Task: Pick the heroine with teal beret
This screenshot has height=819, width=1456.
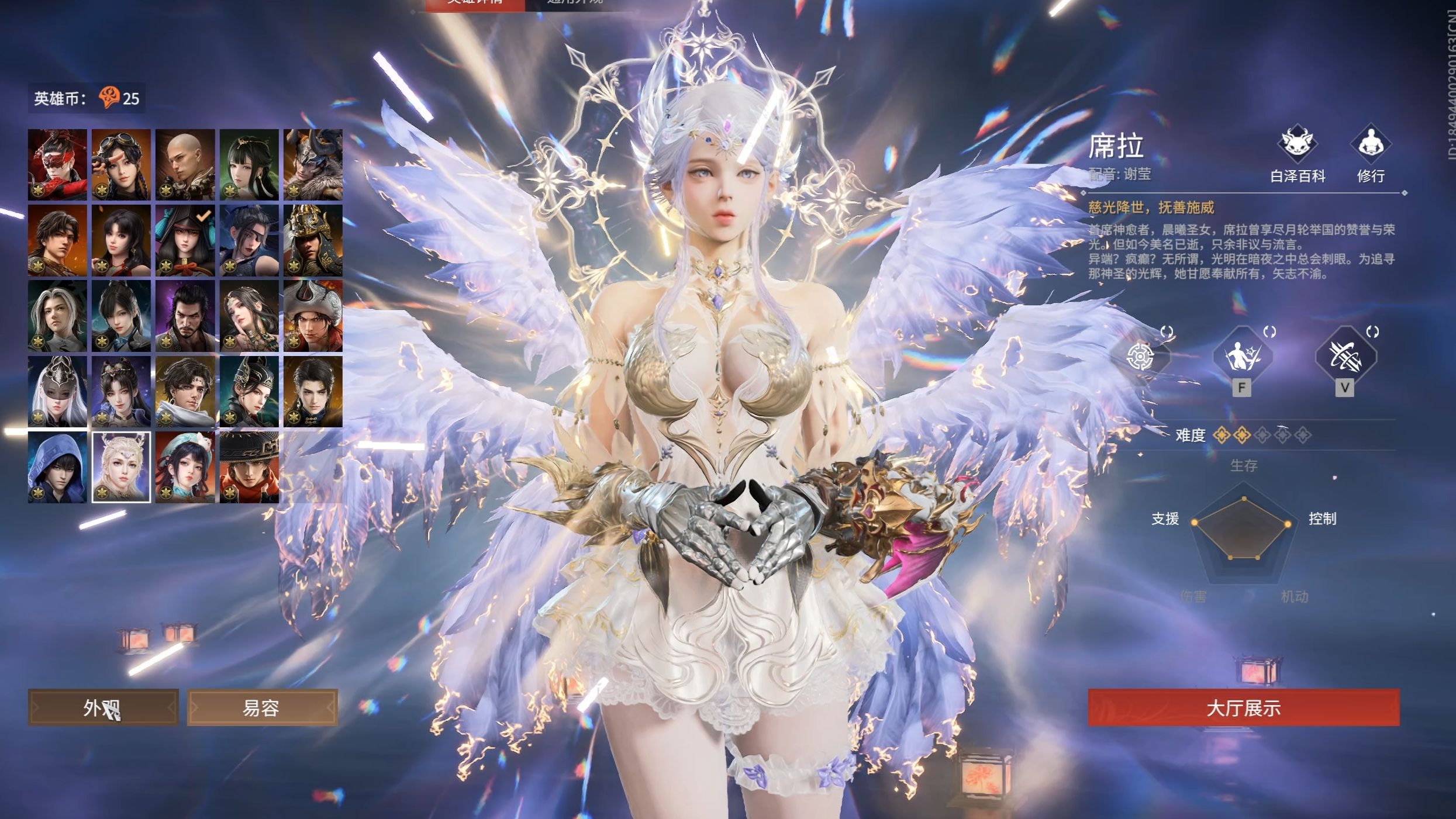Action: tap(185, 467)
